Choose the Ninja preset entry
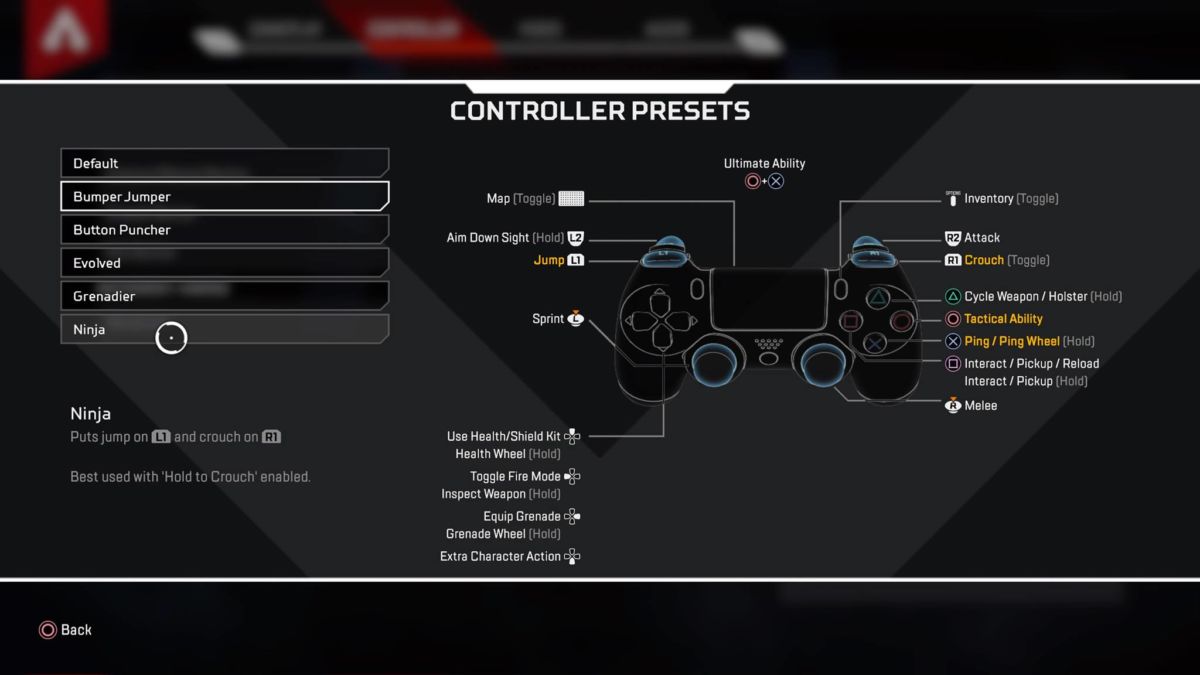Screen dimensions: 1200x675 point(224,329)
